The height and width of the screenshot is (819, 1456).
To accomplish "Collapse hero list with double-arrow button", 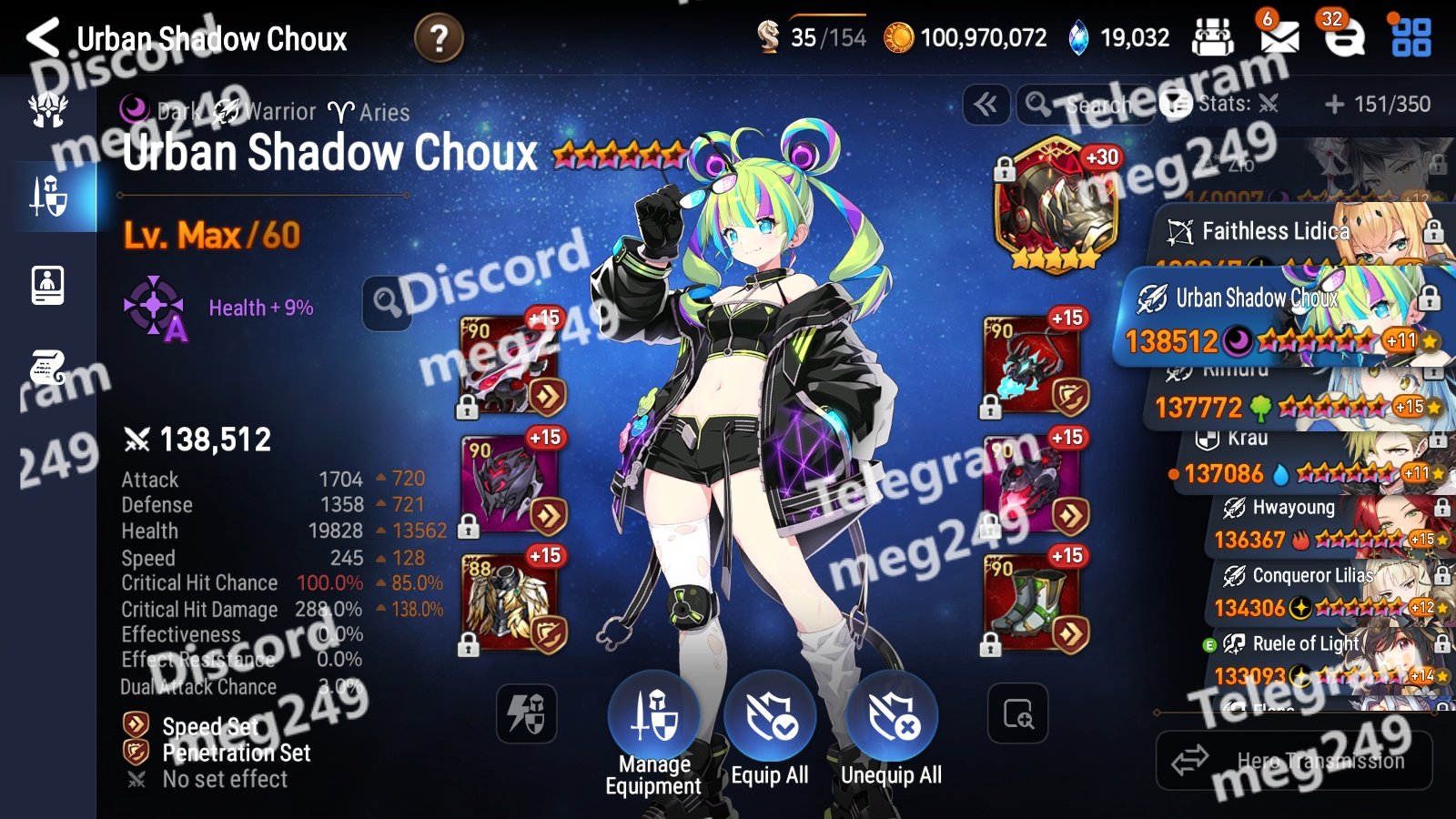I will 986,105.
